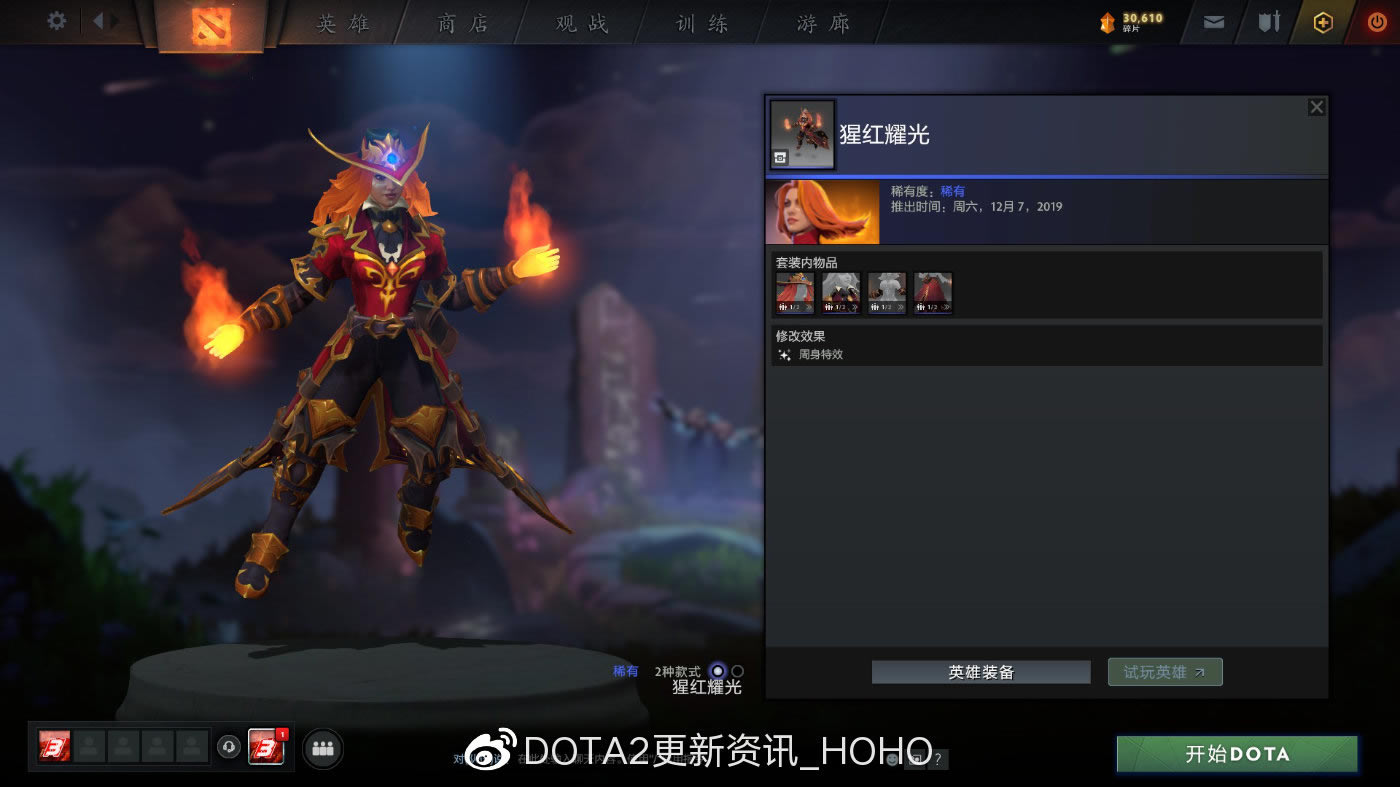This screenshot has width=1400, height=787.
Task: Select Lina's portrait thumbnail in the detail panel
Action: [822, 211]
